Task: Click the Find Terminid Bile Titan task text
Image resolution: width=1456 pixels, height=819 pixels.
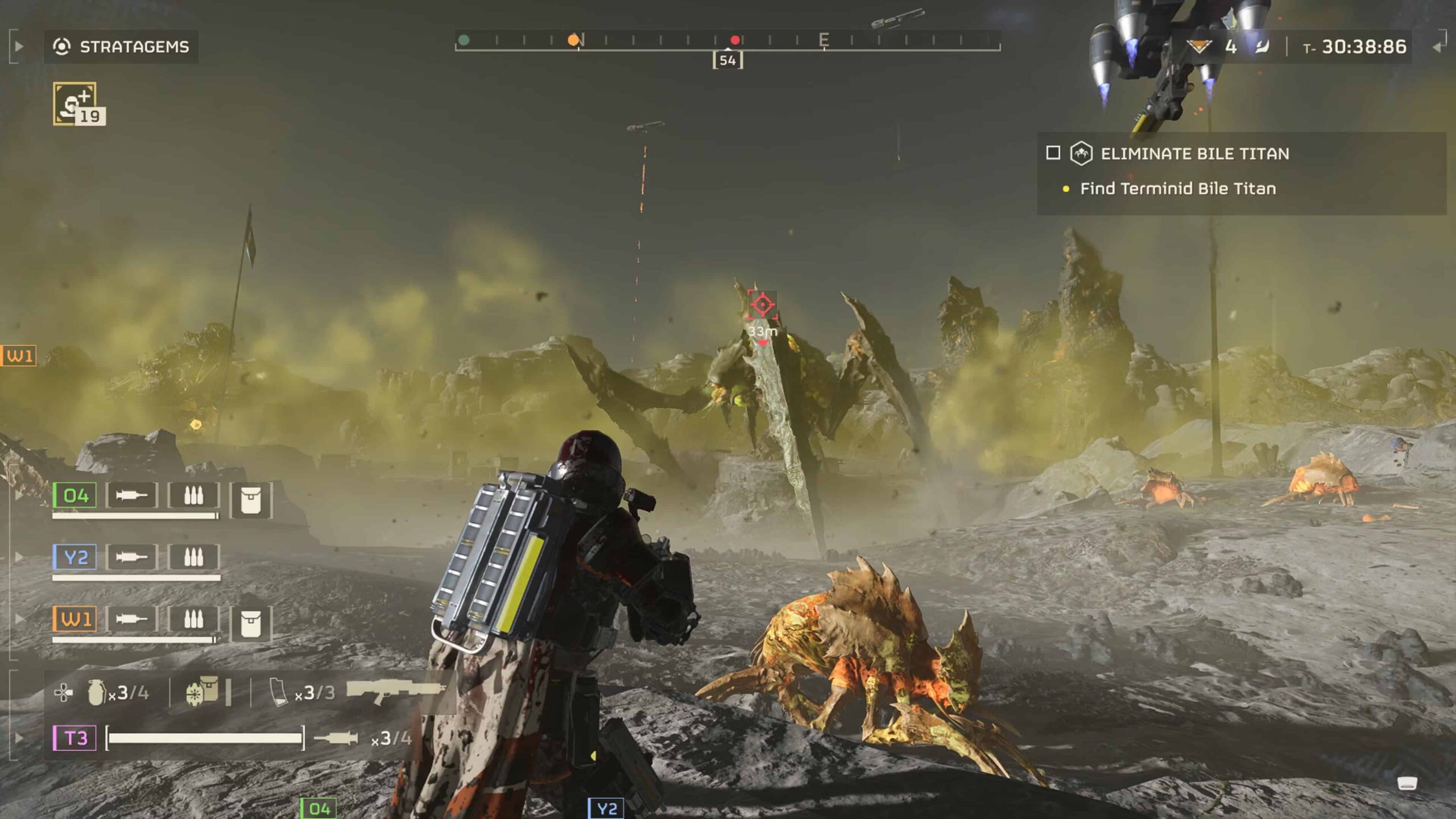Action: (x=1178, y=189)
